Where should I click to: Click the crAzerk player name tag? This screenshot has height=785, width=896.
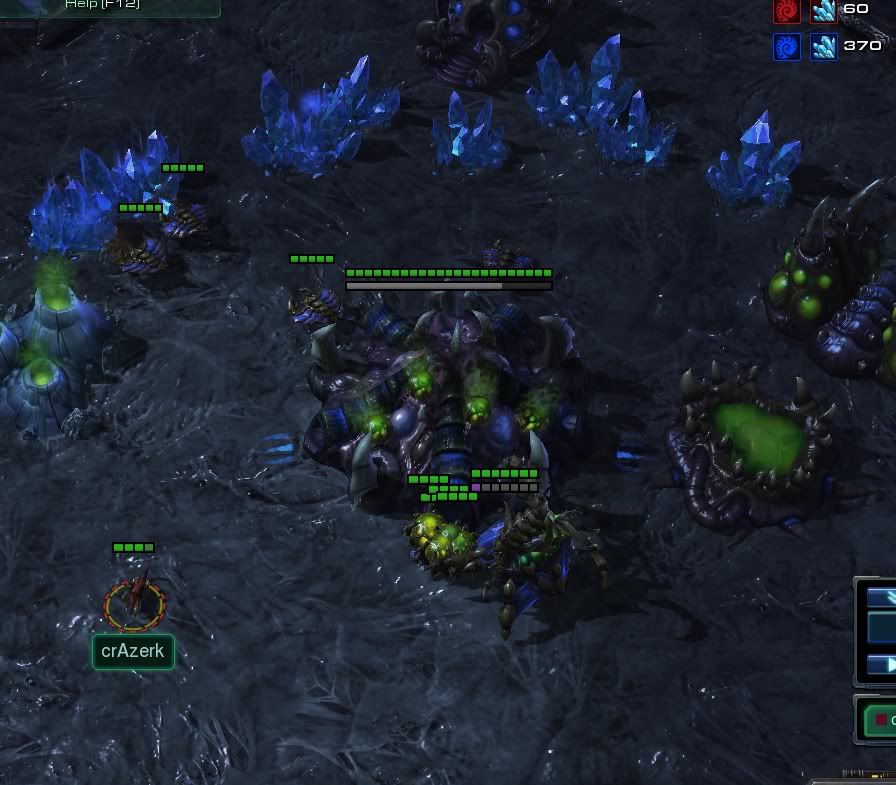tap(133, 652)
